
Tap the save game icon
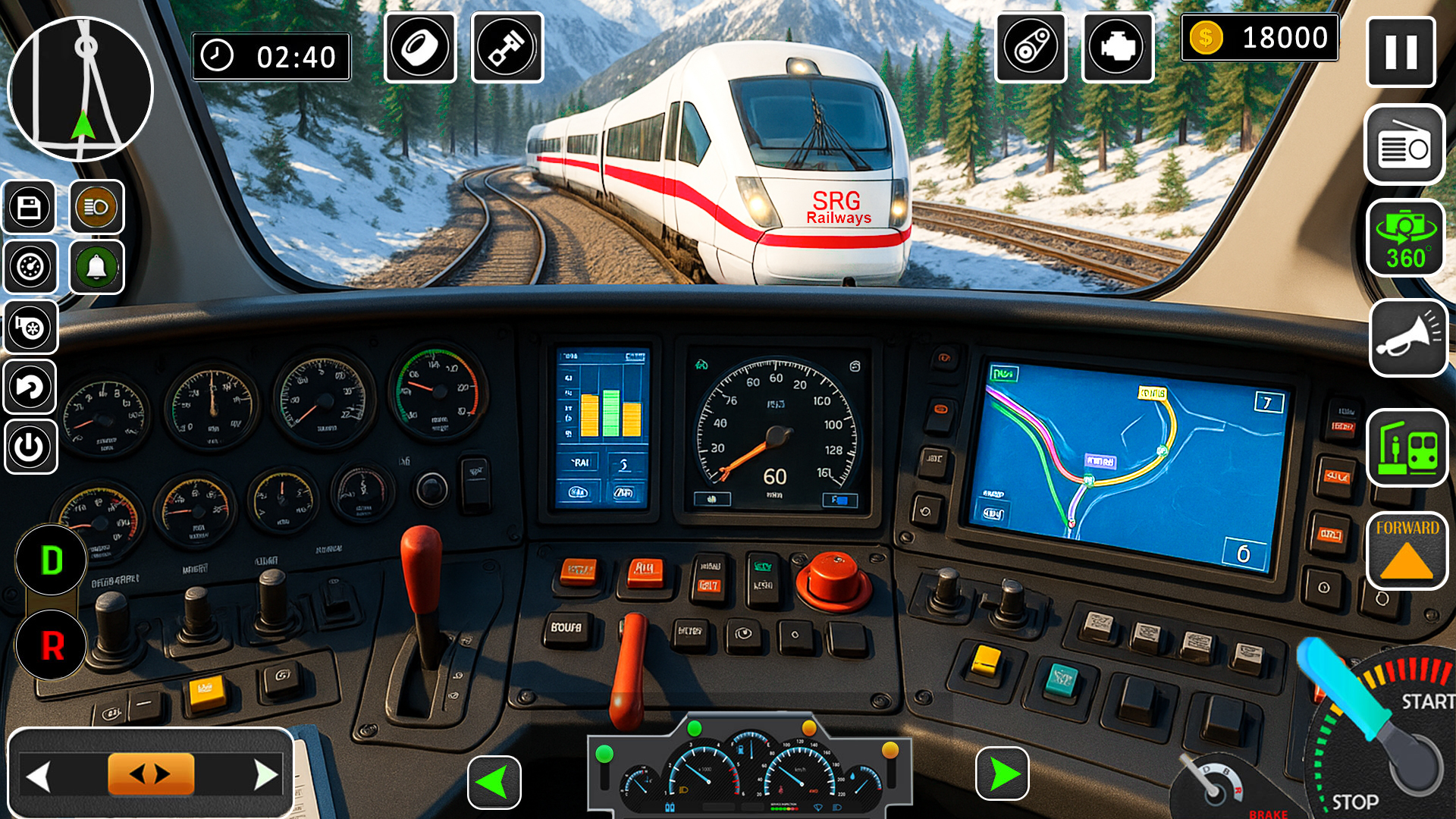tap(30, 207)
